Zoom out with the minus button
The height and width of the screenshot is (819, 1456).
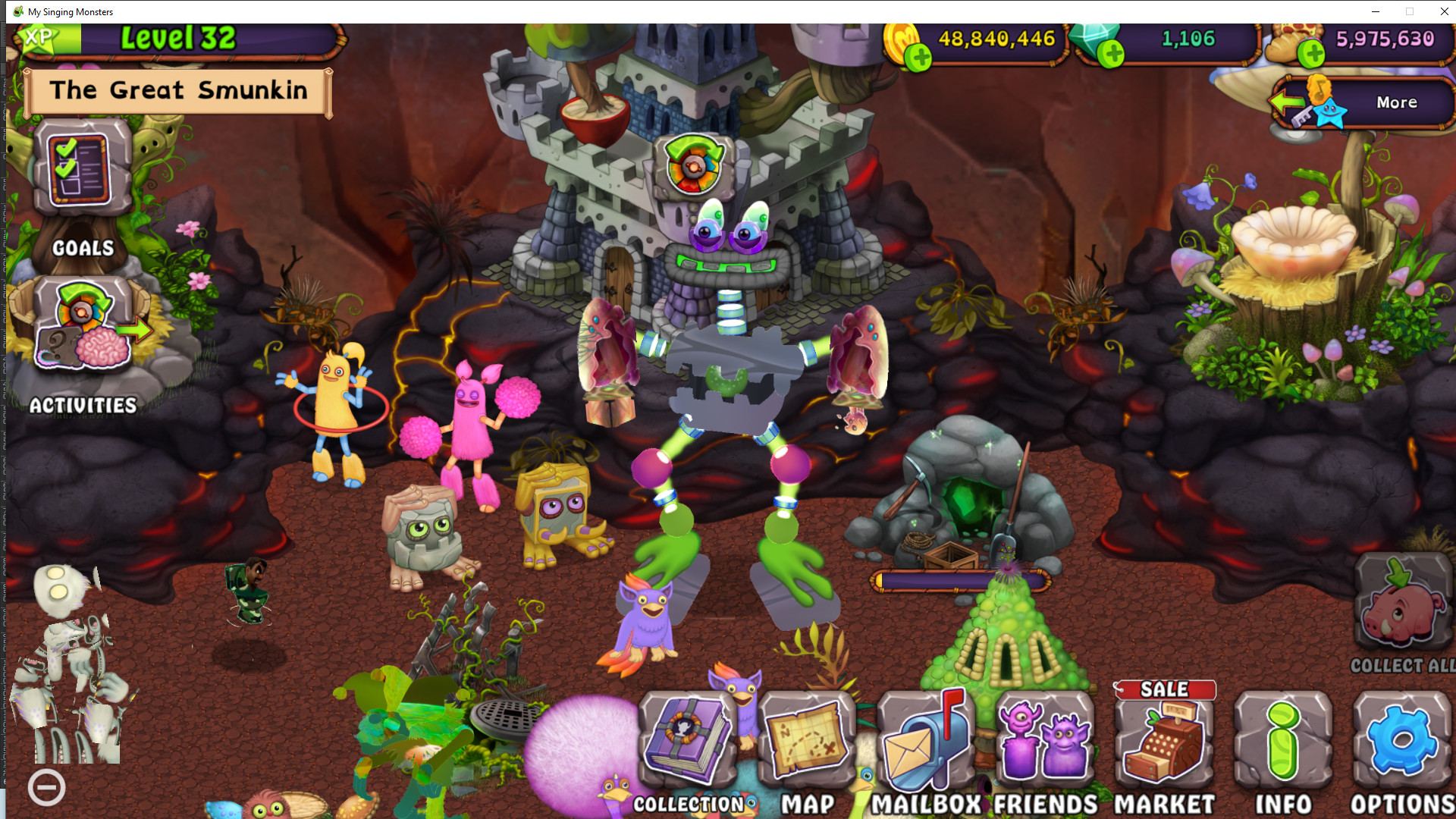click(49, 787)
